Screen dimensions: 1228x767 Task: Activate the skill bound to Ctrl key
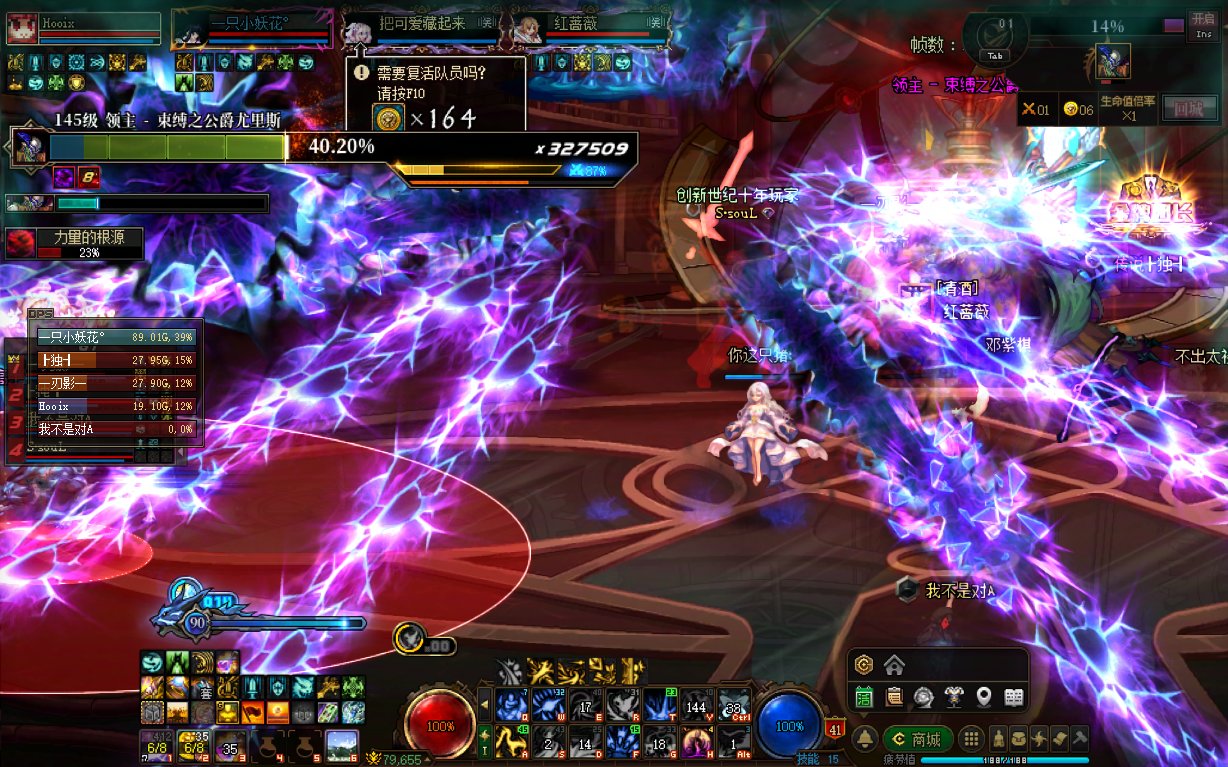pyautogui.click(x=733, y=705)
